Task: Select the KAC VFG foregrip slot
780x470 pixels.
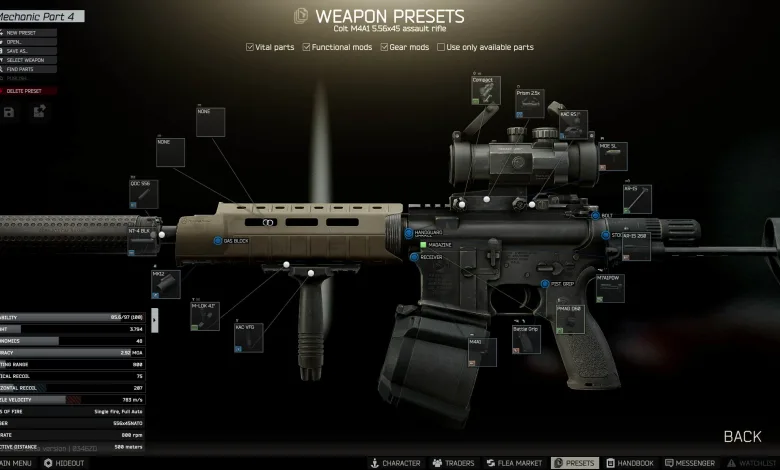Action: [x=249, y=337]
